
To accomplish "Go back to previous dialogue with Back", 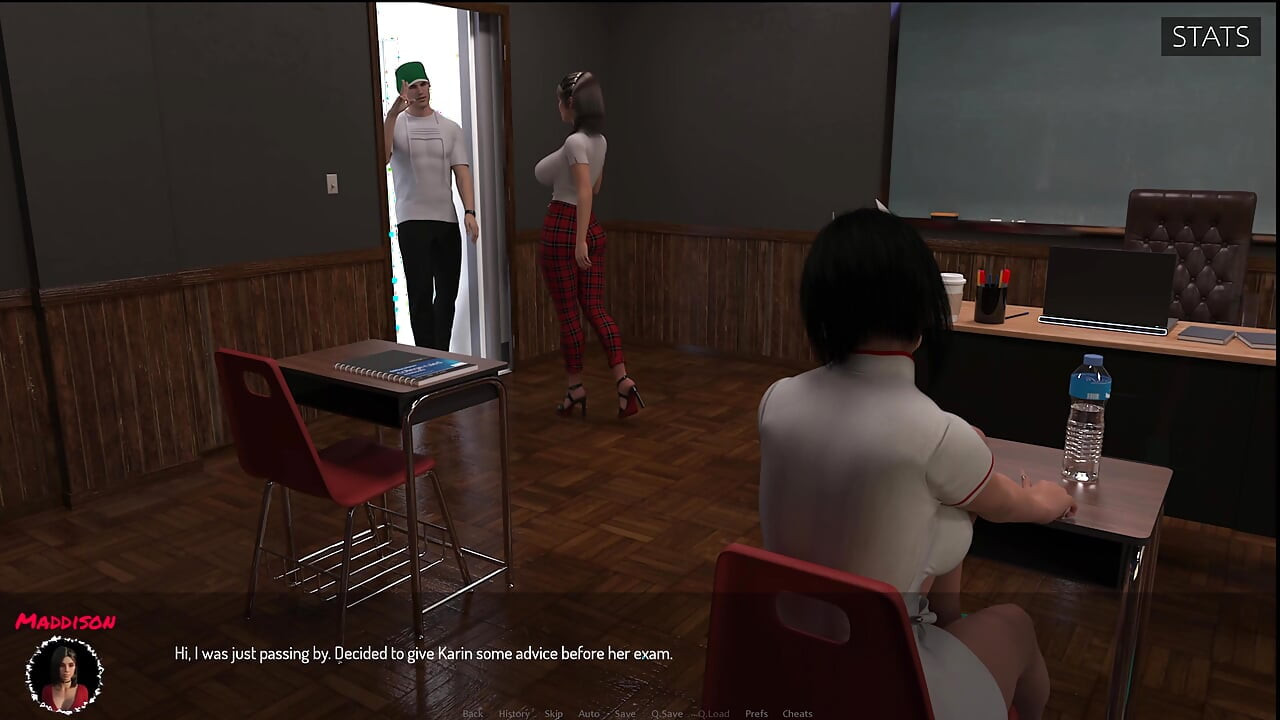I will point(474,713).
